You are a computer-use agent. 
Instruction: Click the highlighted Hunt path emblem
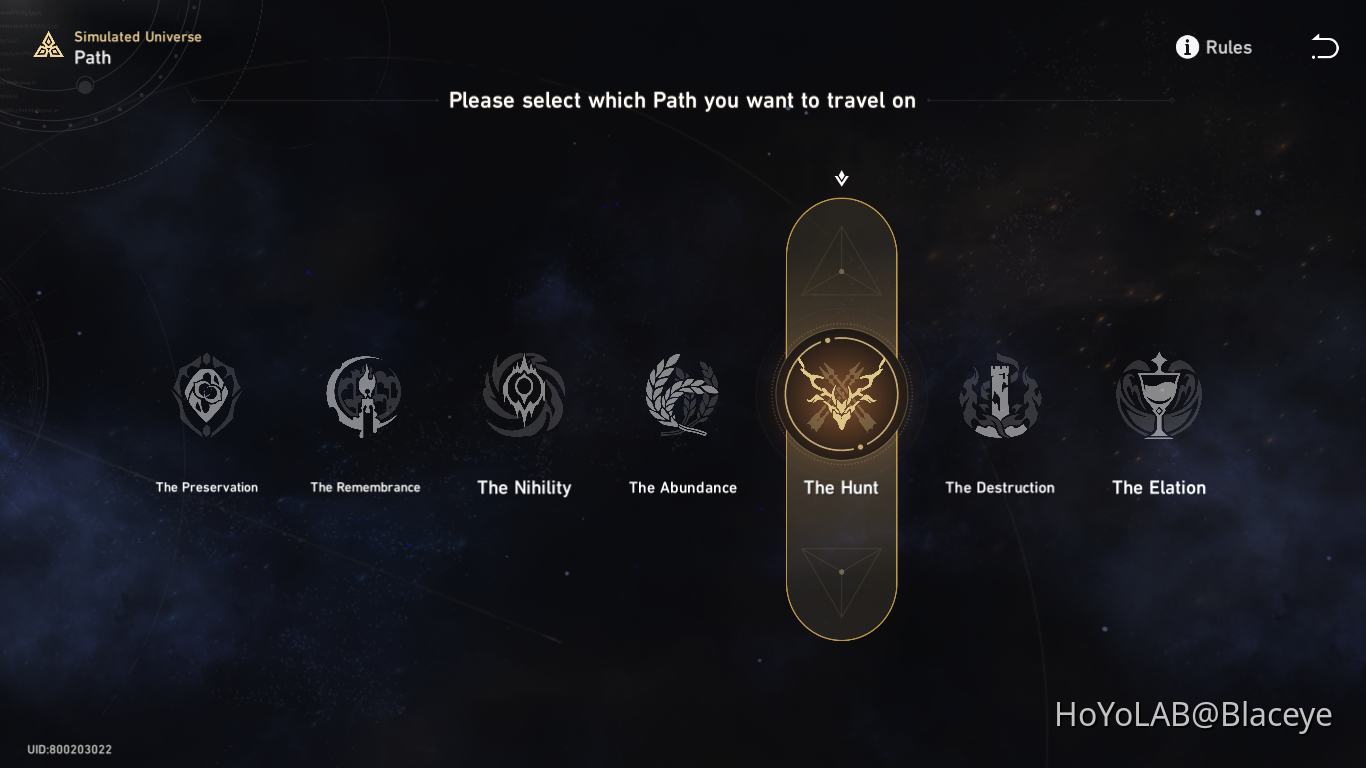(x=841, y=394)
